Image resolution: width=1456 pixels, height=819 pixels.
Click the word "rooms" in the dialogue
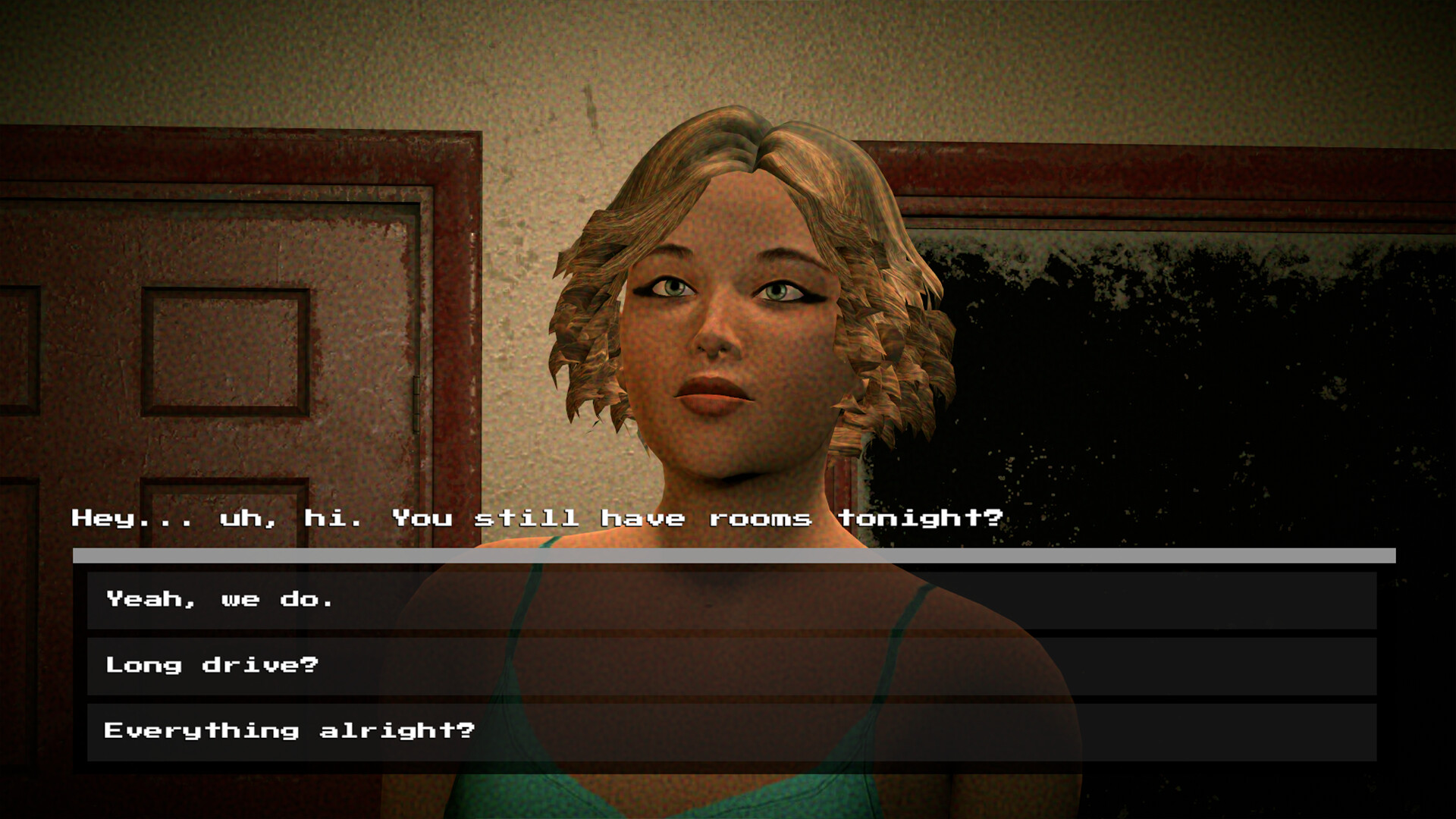(762, 518)
